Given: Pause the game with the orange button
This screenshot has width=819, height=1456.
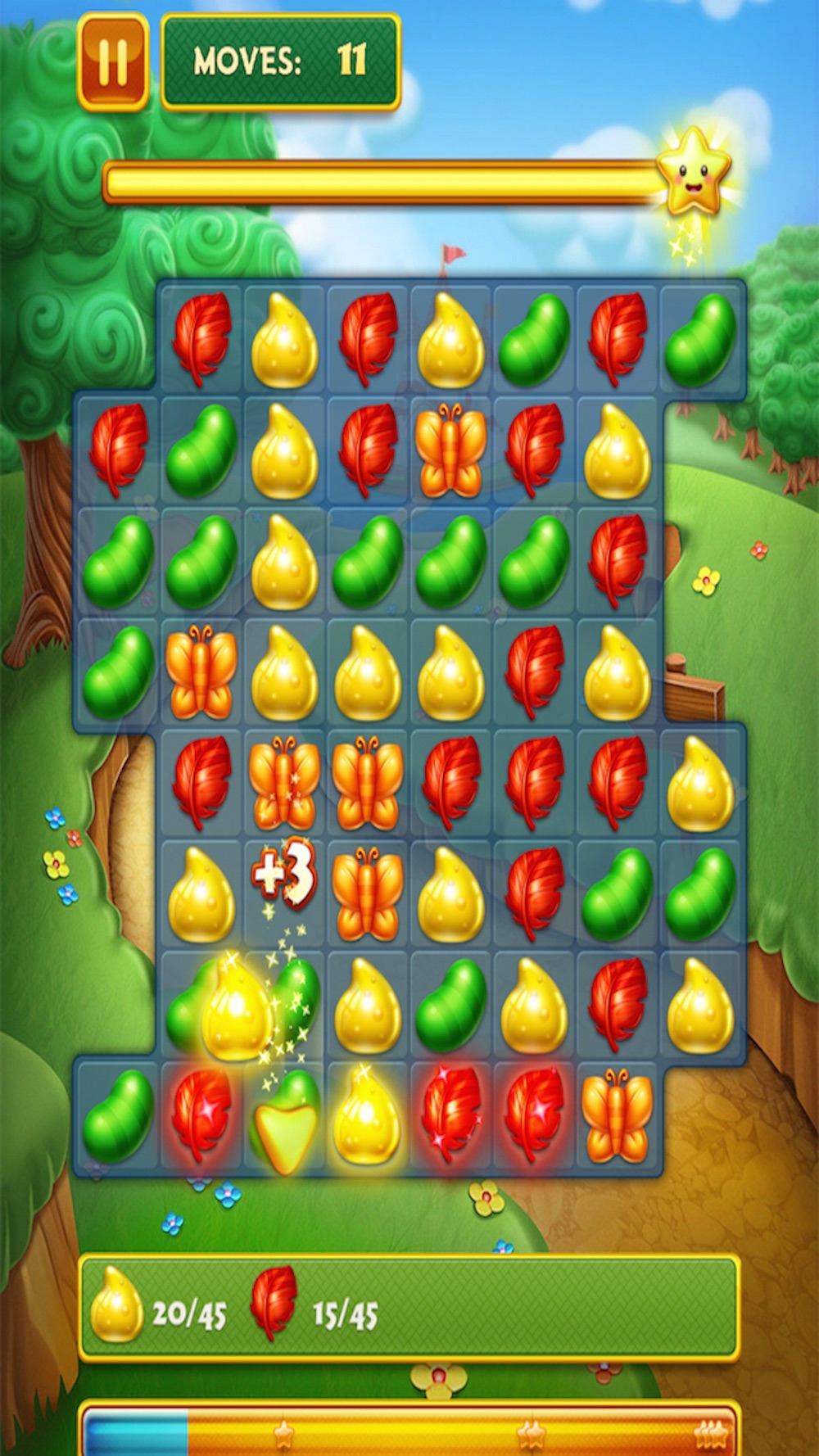Looking at the screenshot, I should click(113, 62).
